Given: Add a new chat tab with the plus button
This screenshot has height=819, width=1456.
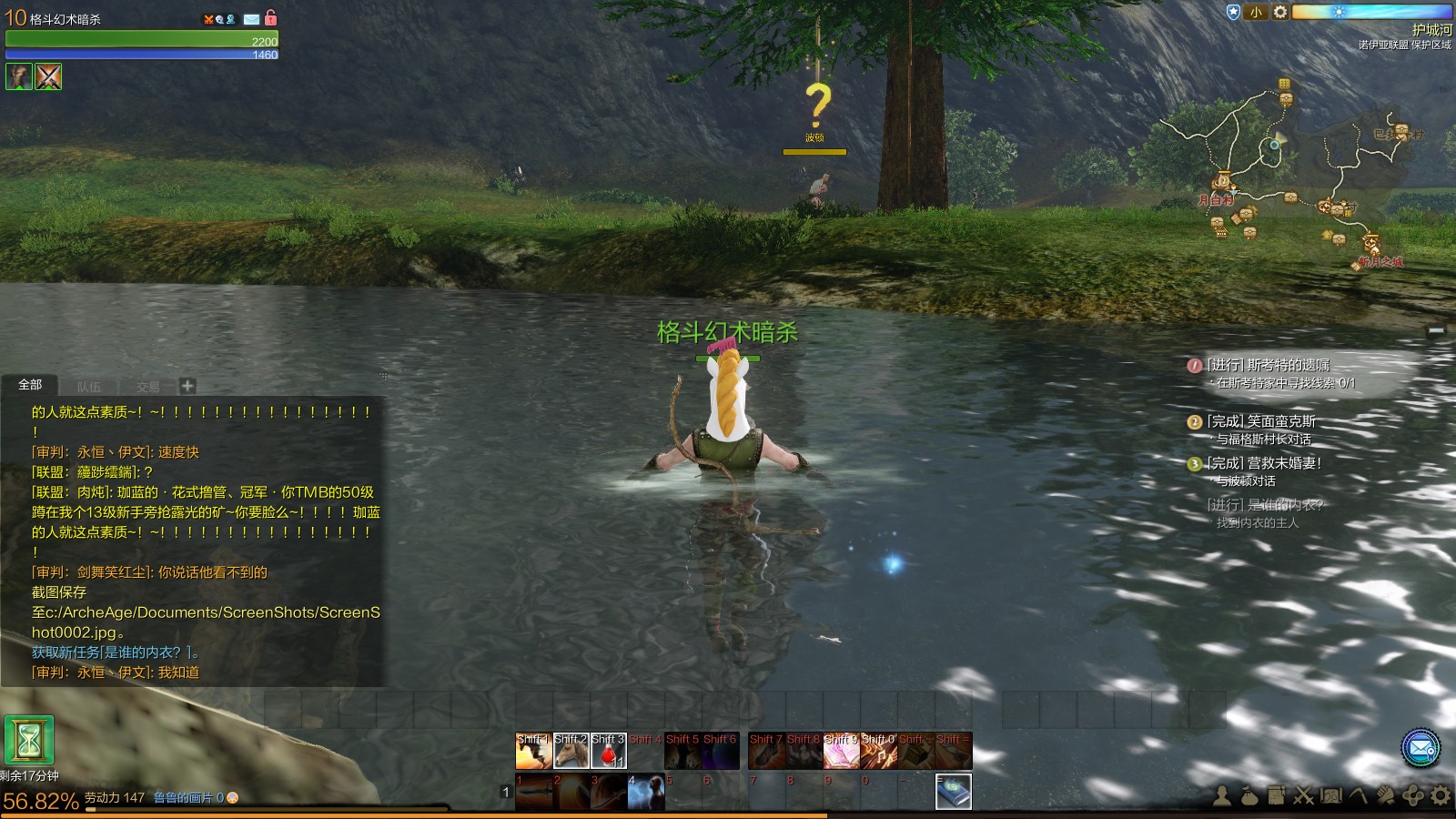Looking at the screenshot, I should pyautogui.click(x=187, y=386).
